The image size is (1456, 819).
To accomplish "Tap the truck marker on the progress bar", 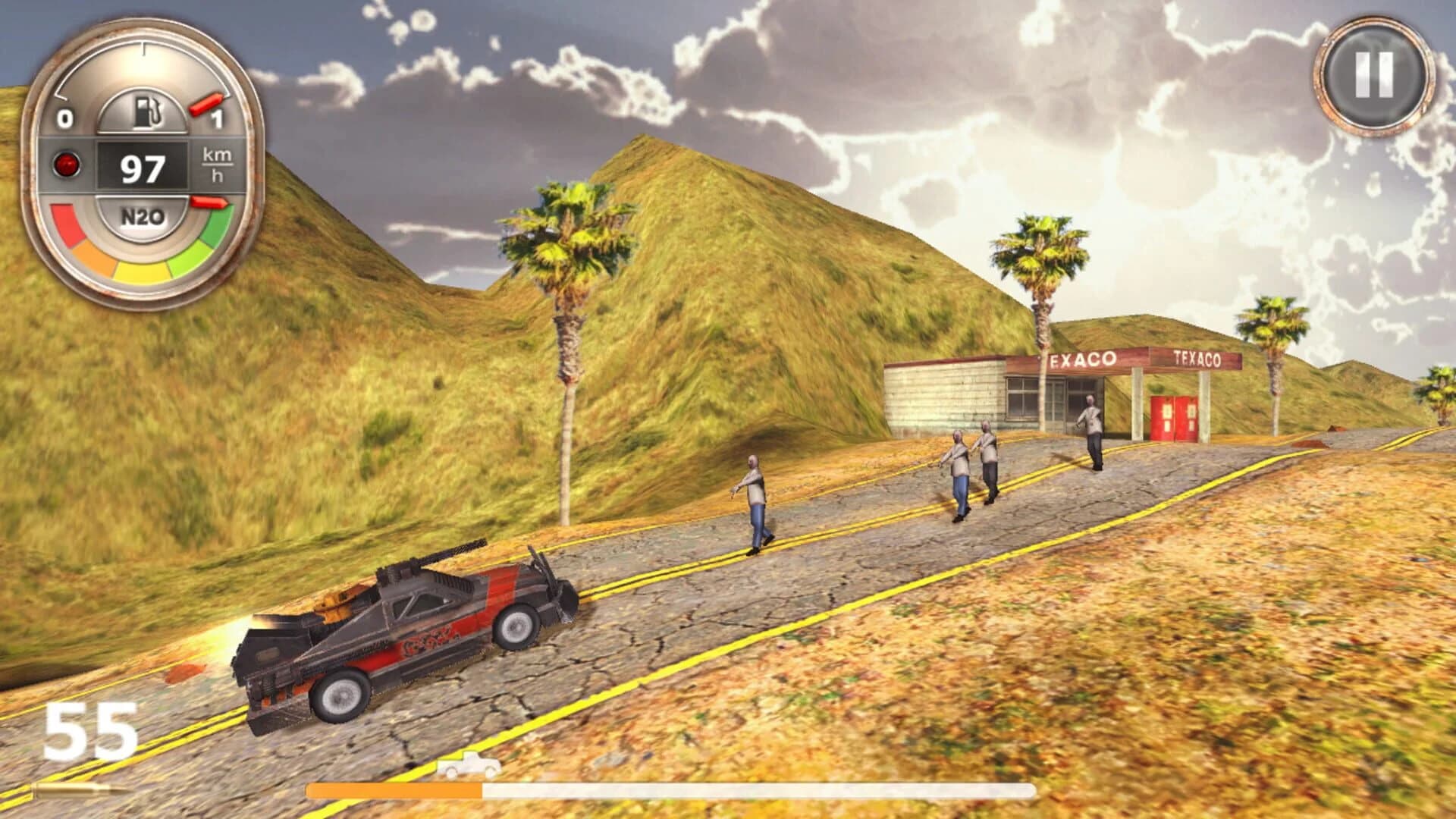I will pos(470,764).
